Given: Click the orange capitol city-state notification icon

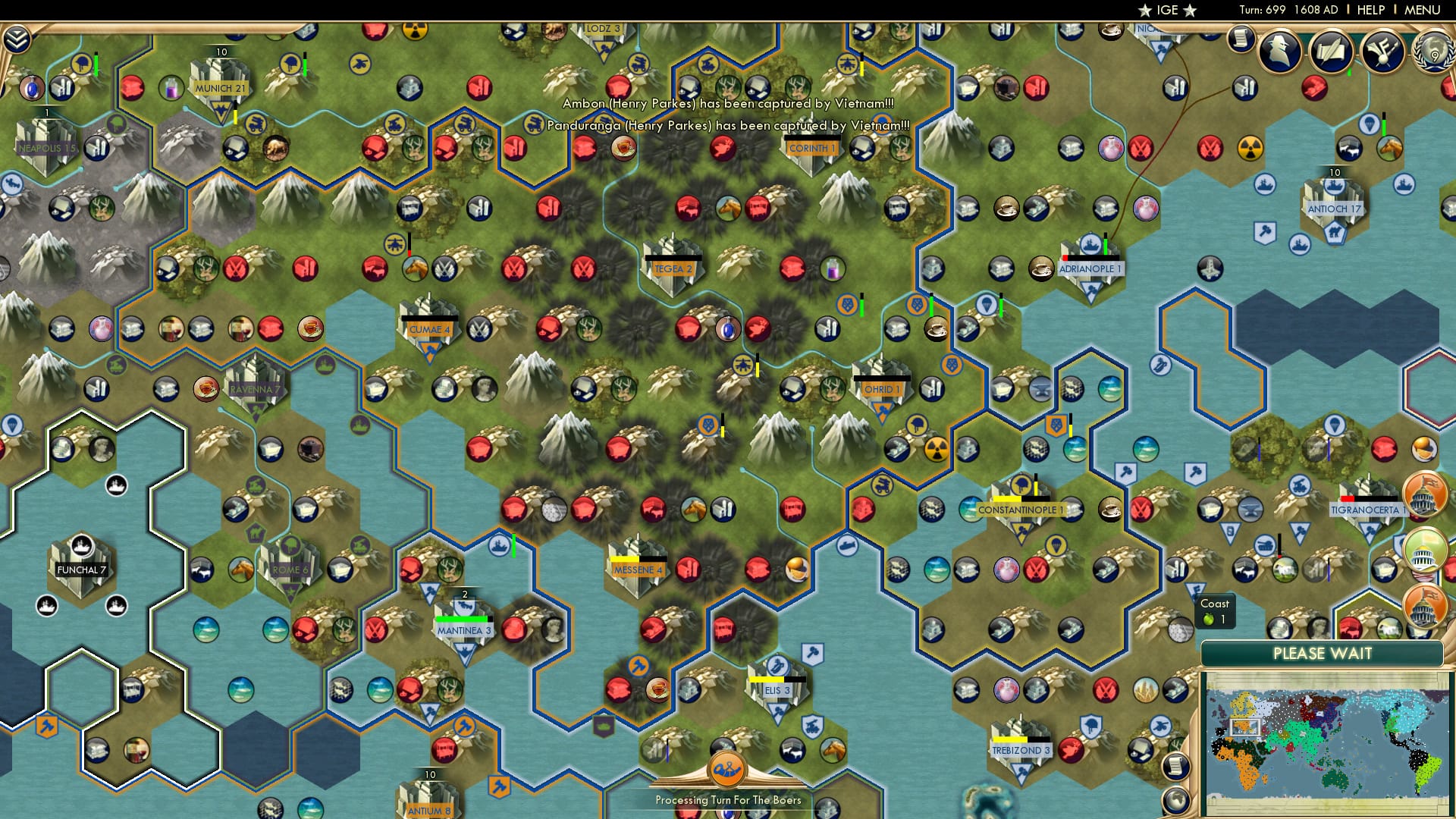Looking at the screenshot, I should pyautogui.click(x=1423, y=493).
